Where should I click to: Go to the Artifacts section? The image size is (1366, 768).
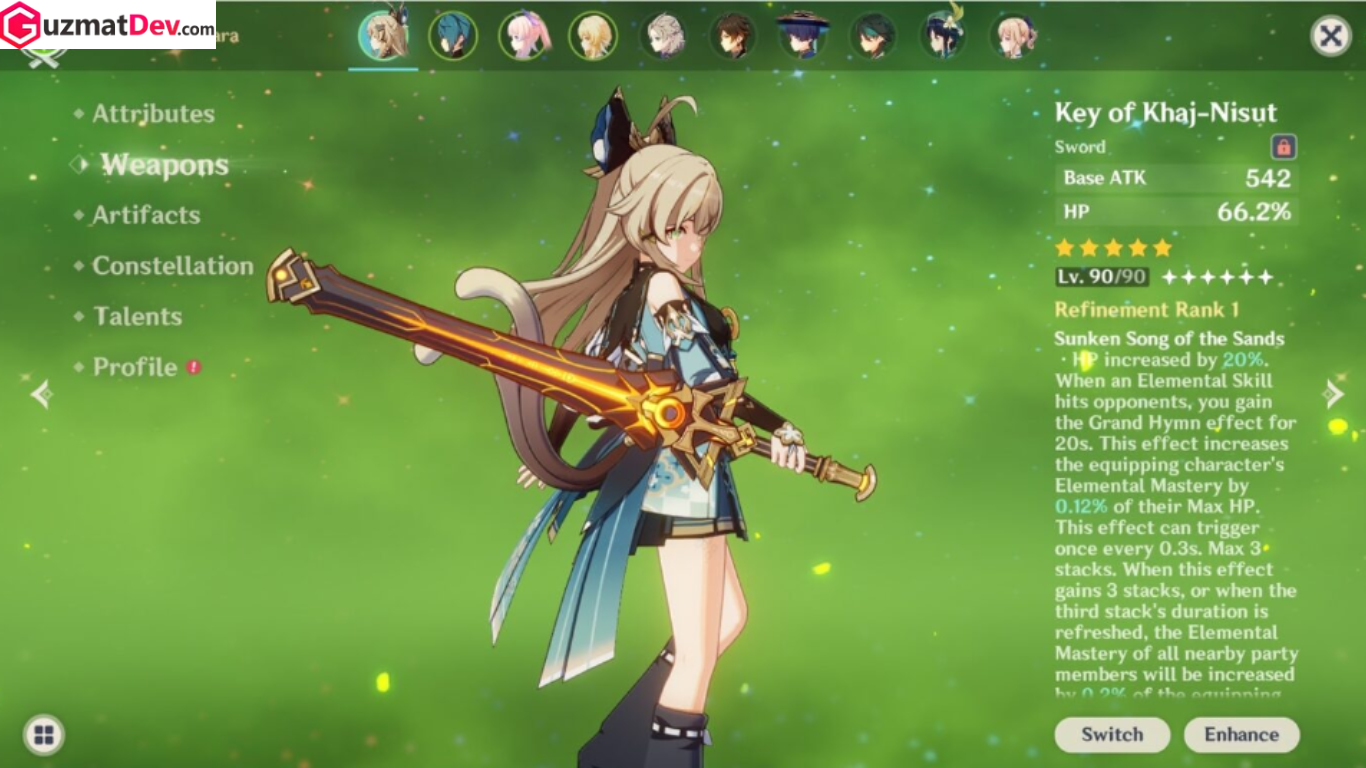coord(146,215)
